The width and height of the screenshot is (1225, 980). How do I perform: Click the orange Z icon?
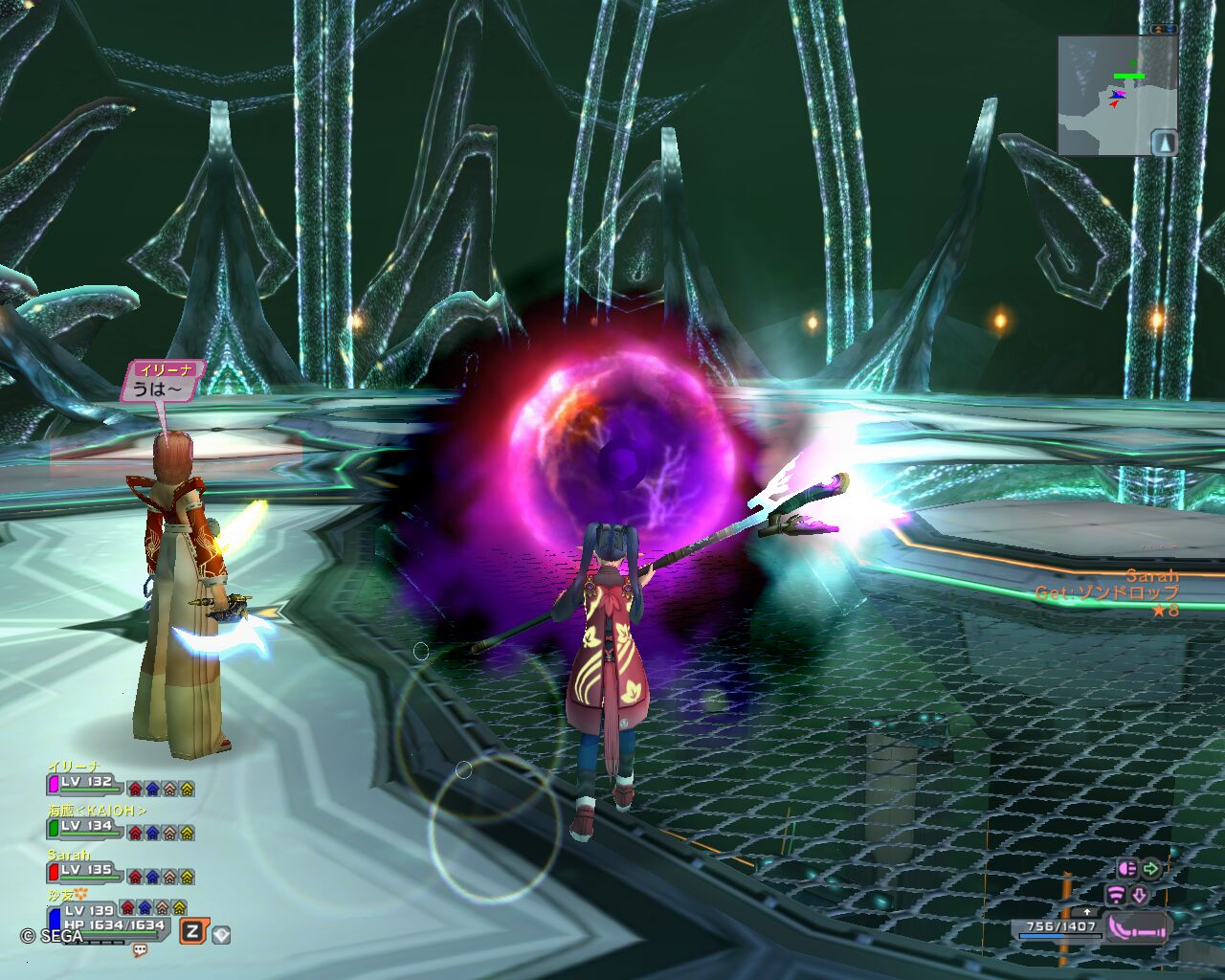[x=192, y=931]
